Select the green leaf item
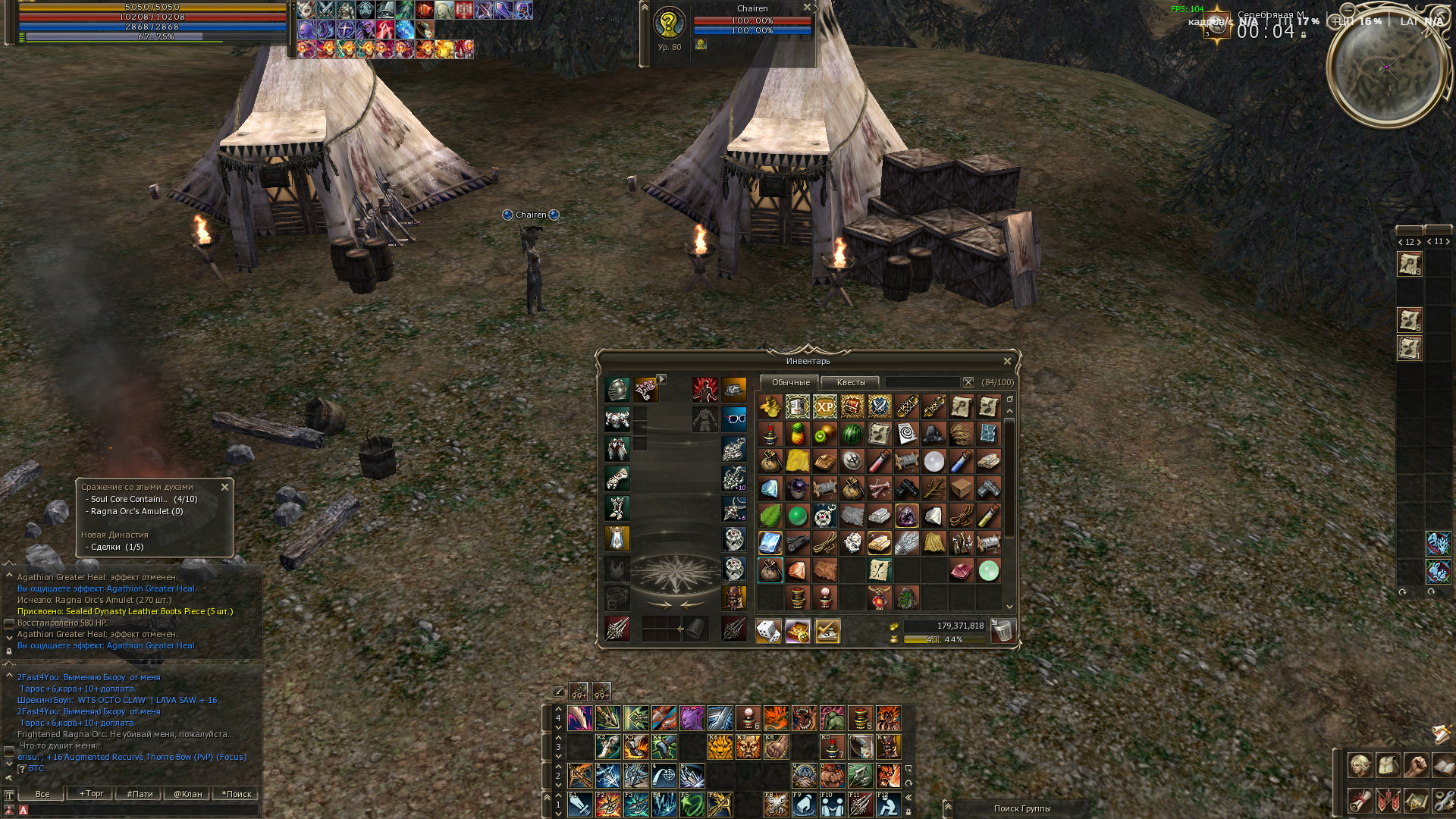The image size is (1456, 819). coord(770,516)
